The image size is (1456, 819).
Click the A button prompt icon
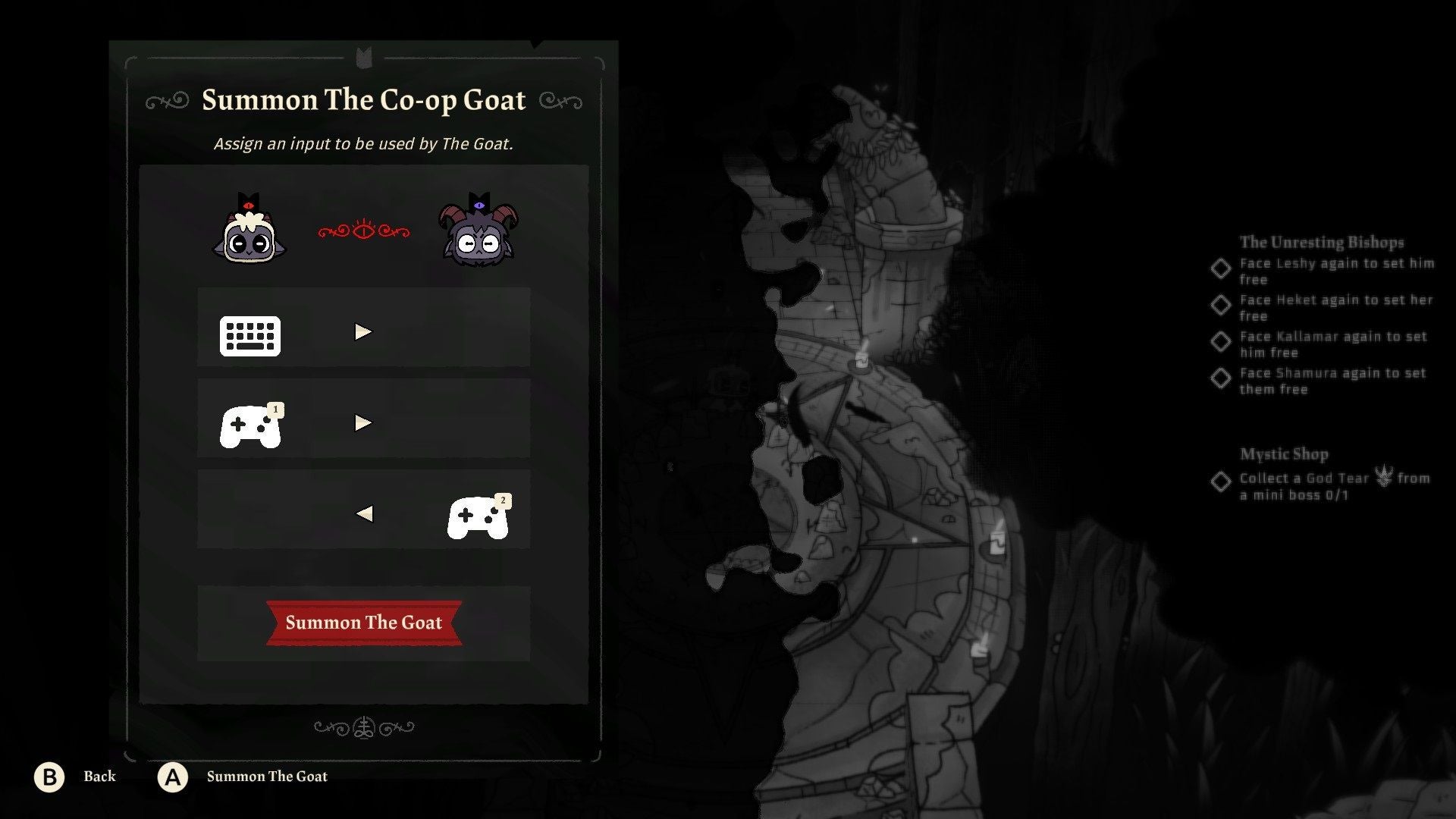click(x=173, y=777)
